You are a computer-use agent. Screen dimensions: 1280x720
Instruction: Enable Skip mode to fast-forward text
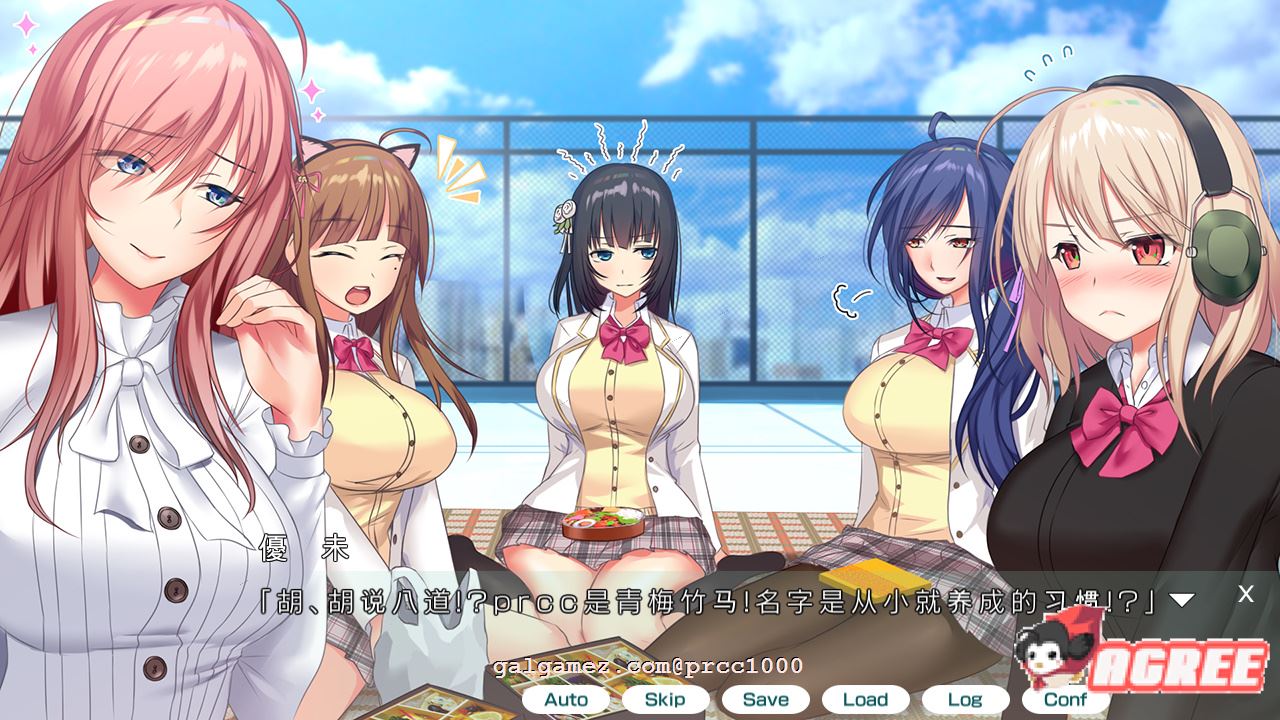tap(663, 699)
